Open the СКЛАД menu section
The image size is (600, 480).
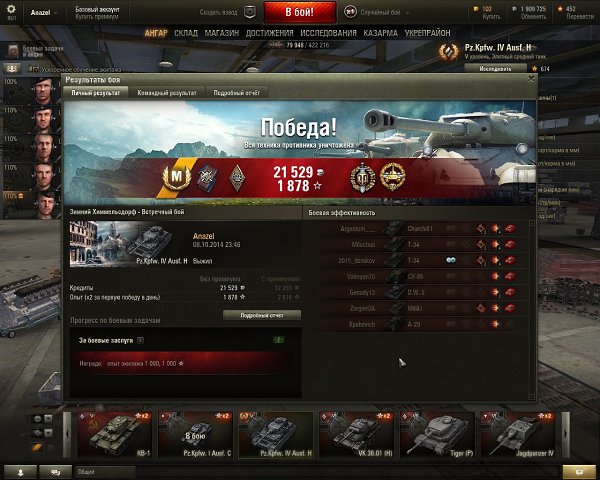click(186, 32)
